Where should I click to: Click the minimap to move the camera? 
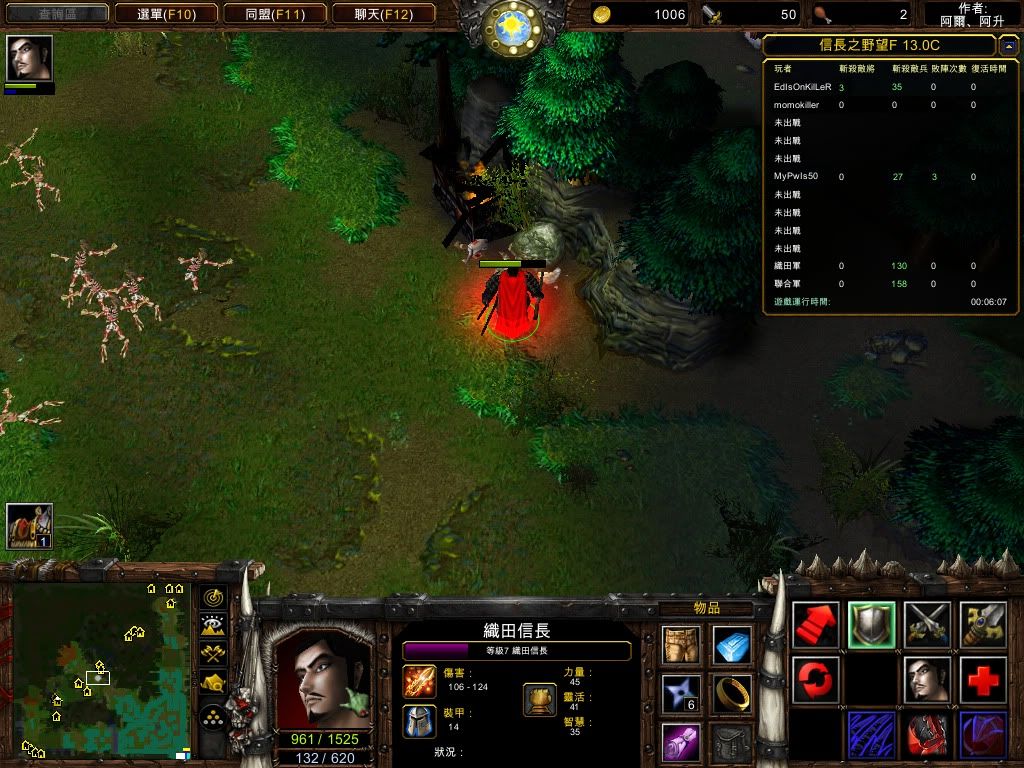click(x=100, y=670)
